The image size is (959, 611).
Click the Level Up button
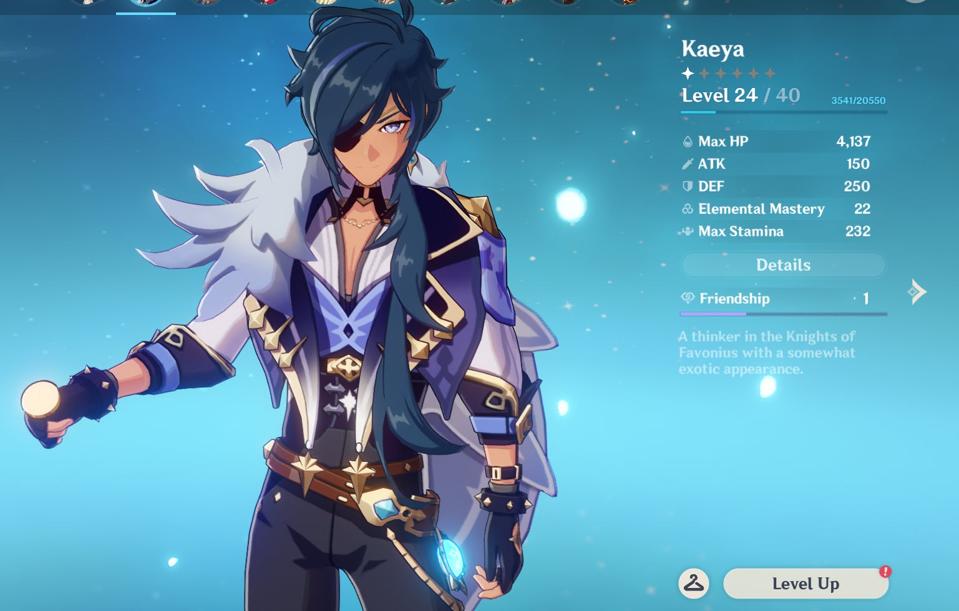pos(805,584)
